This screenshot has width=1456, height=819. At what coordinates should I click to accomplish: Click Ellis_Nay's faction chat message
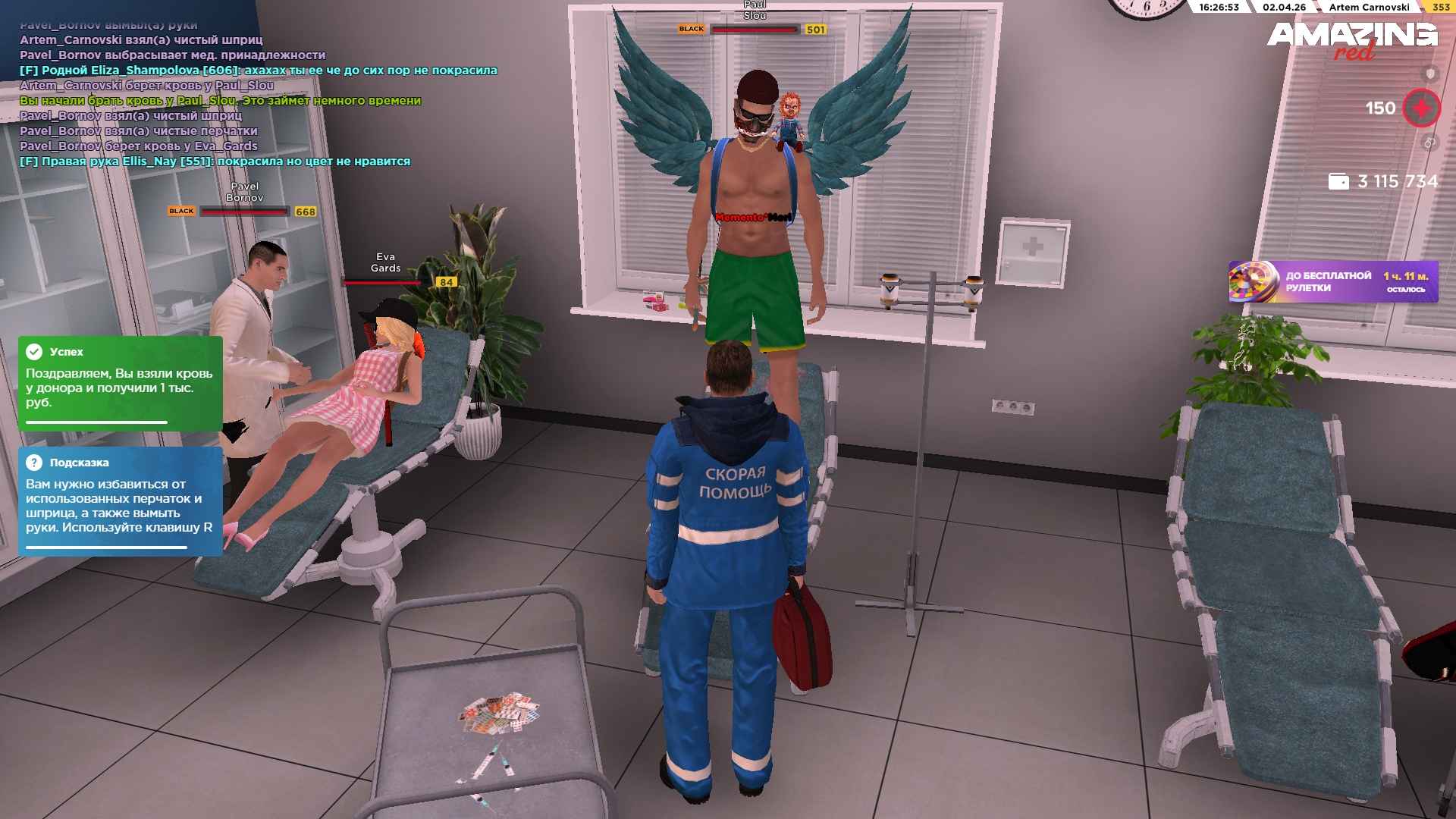tap(215, 162)
